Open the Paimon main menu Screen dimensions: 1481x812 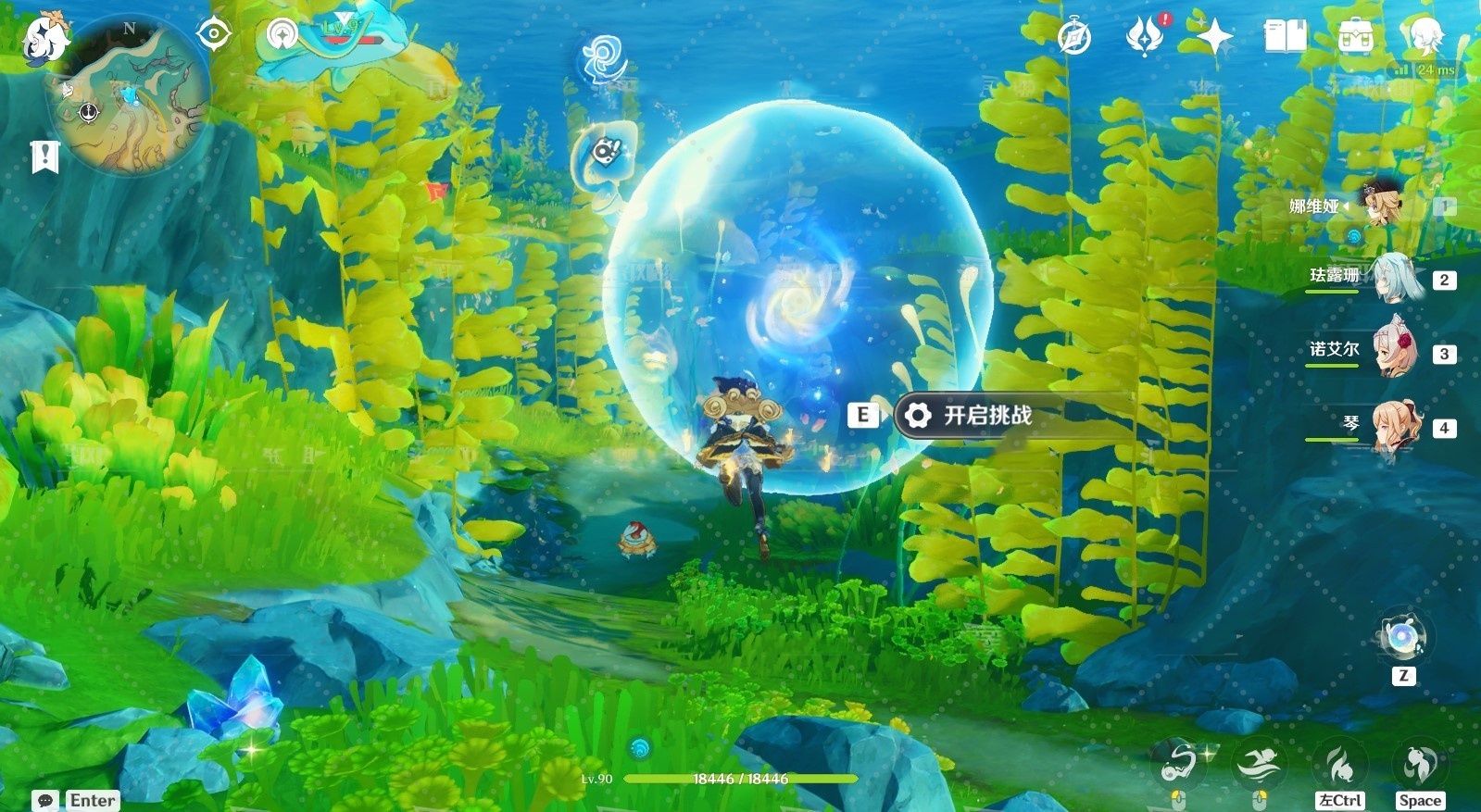click(x=44, y=38)
